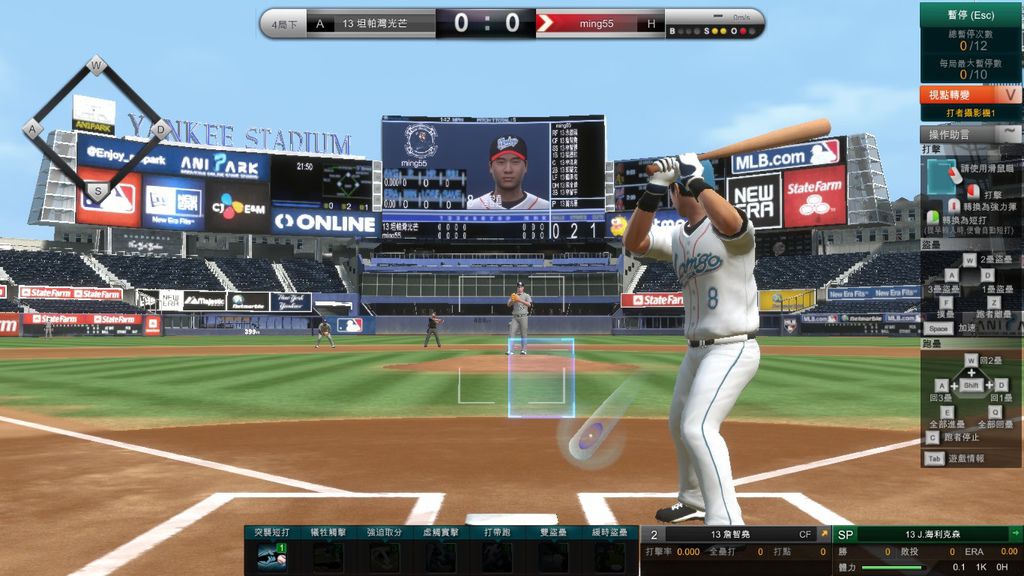Select the 強迫取分 squeeze play tactic
Screen dimensions: 1024x576
tap(384, 556)
